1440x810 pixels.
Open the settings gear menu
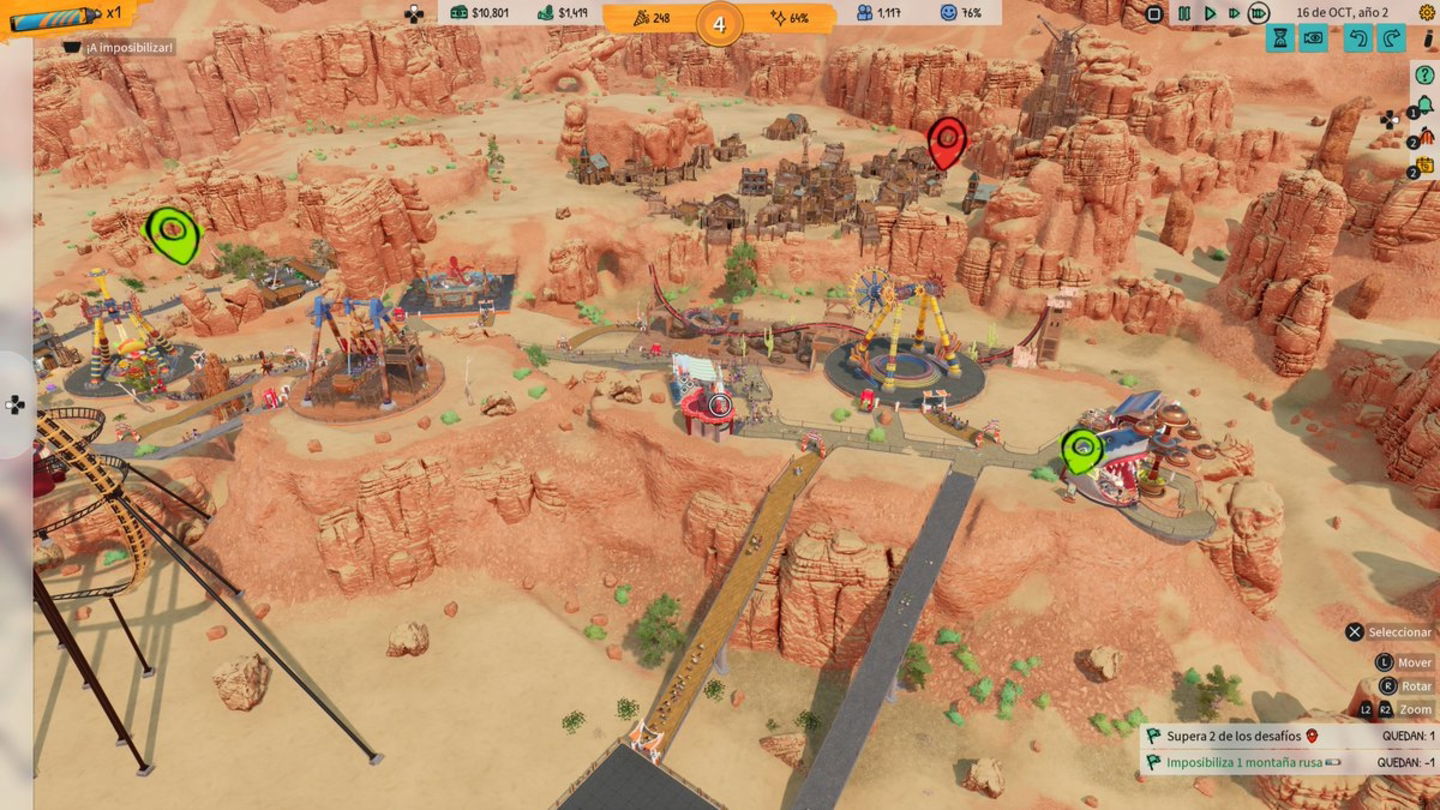(1426, 13)
